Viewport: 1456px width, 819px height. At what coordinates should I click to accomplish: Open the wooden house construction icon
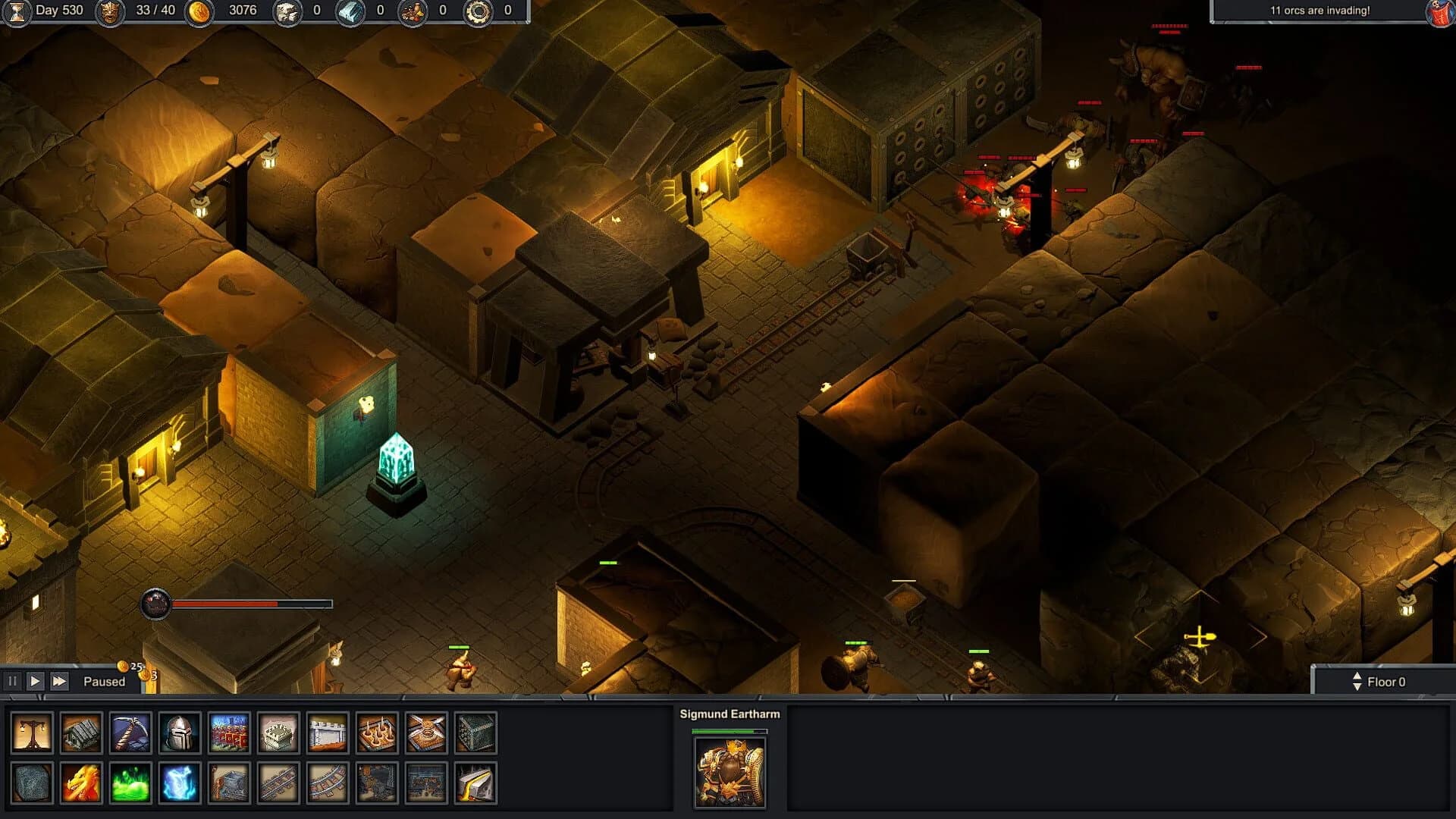pos(80,733)
